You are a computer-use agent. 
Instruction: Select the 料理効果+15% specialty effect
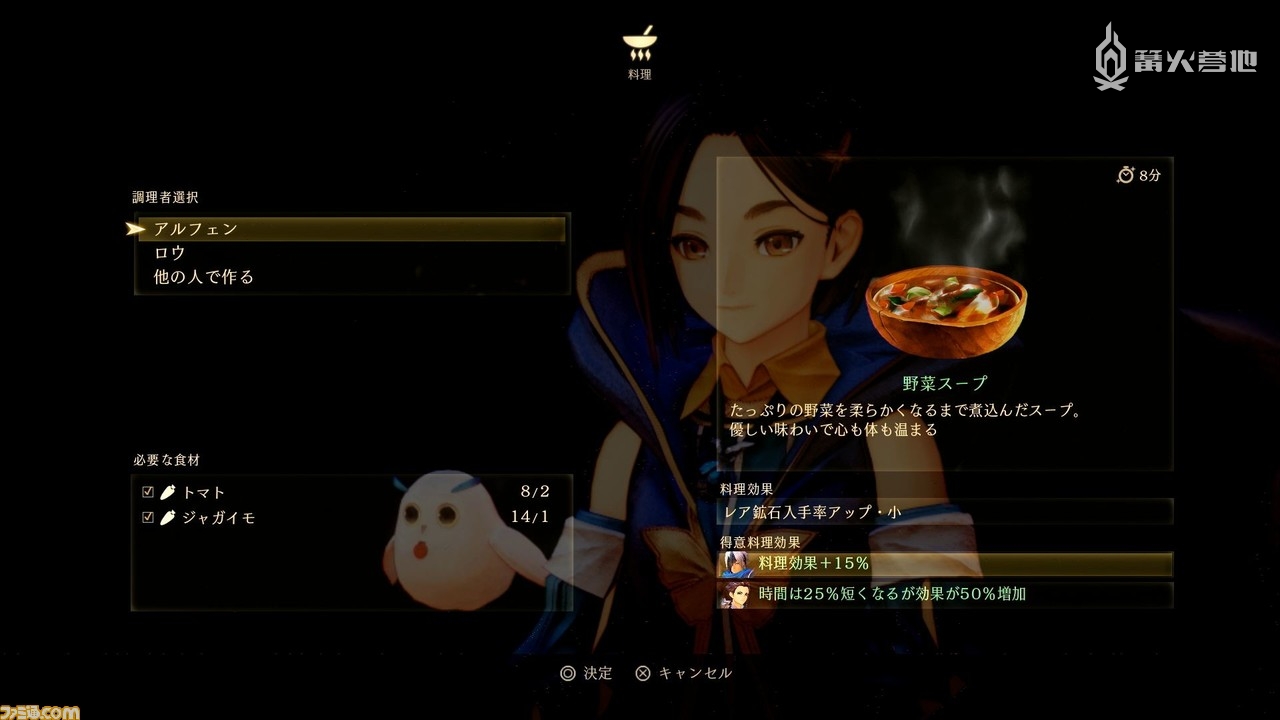point(944,564)
